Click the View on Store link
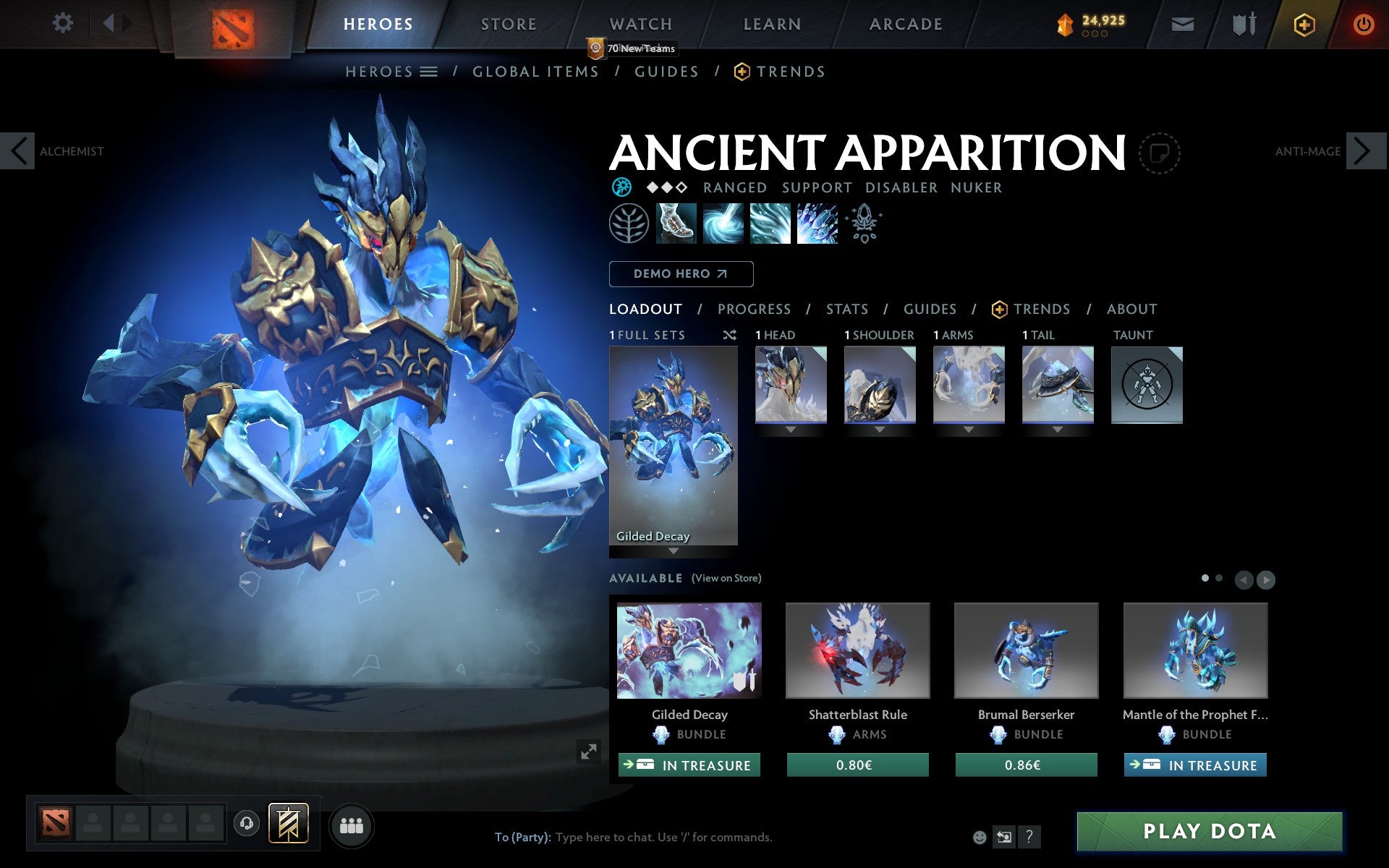Viewport: 1389px width, 868px height. click(x=726, y=579)
